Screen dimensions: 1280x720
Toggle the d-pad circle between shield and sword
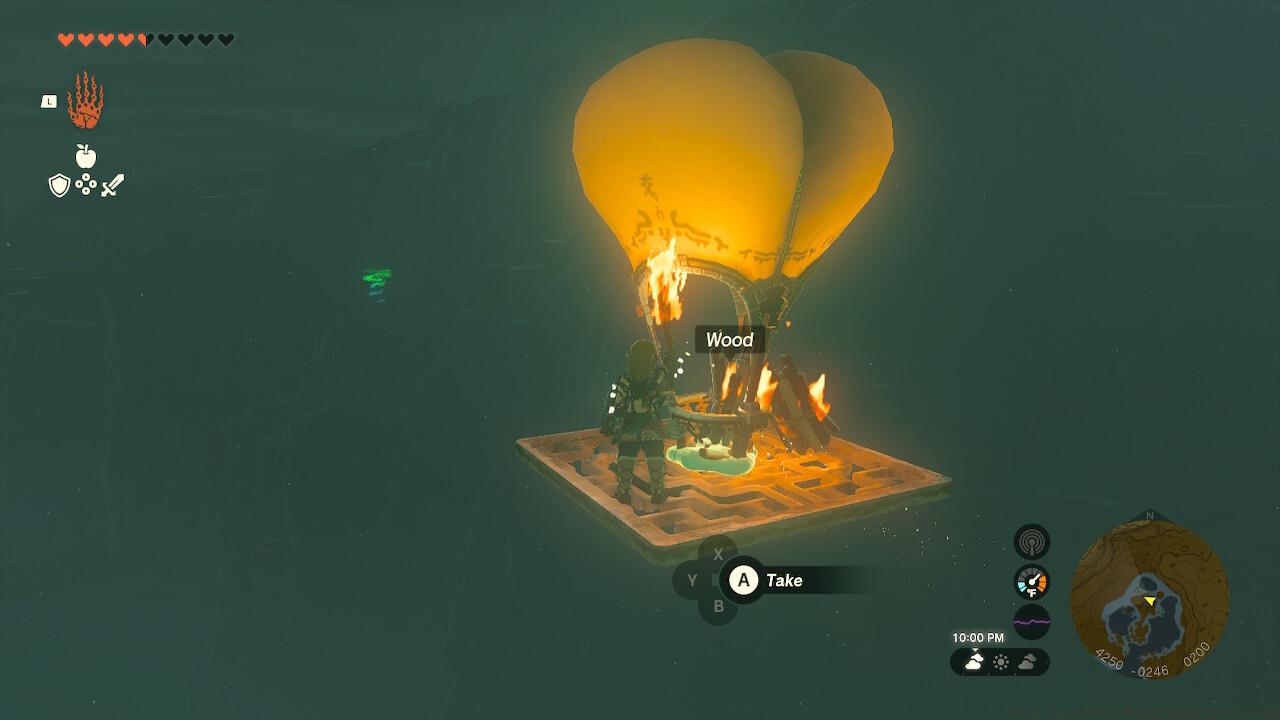(x=86, y=184)
